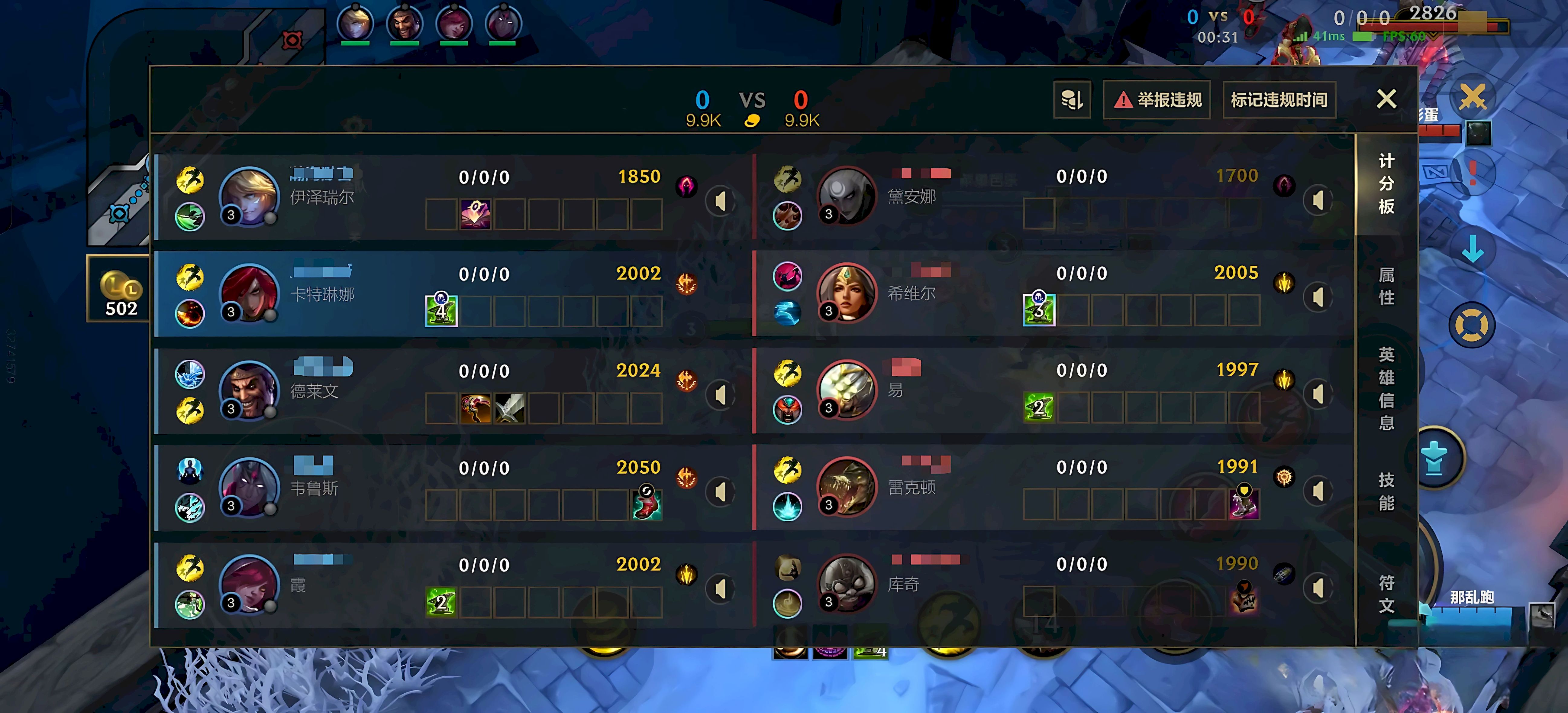Select the 计分板 tab
The height and width of the screenshot is (713, 1568).
pos(1386,183)
